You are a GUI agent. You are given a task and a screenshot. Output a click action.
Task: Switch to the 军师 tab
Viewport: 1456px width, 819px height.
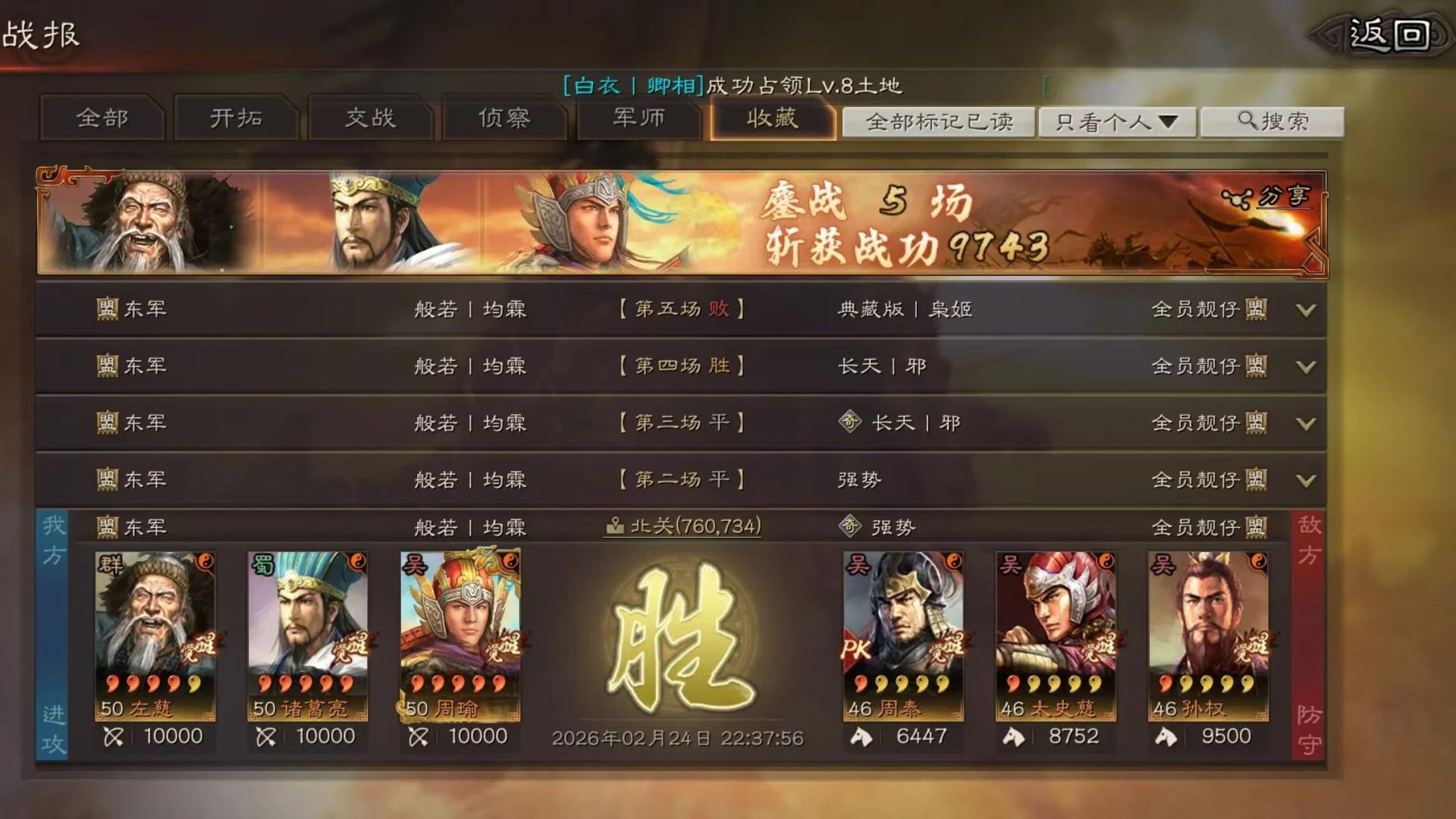[x=640, y=119]
